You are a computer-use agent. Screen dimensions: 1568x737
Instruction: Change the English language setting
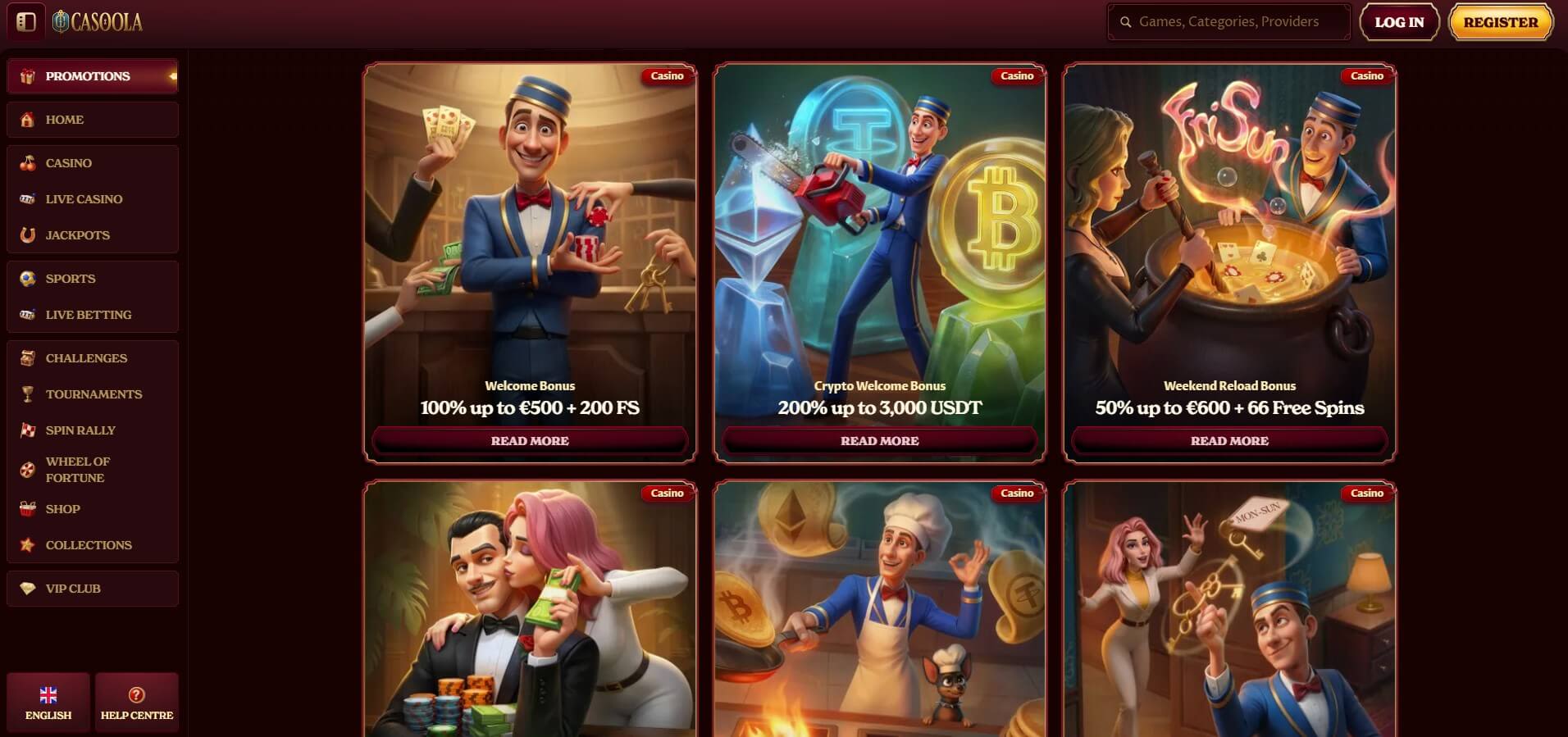(48, 703)
